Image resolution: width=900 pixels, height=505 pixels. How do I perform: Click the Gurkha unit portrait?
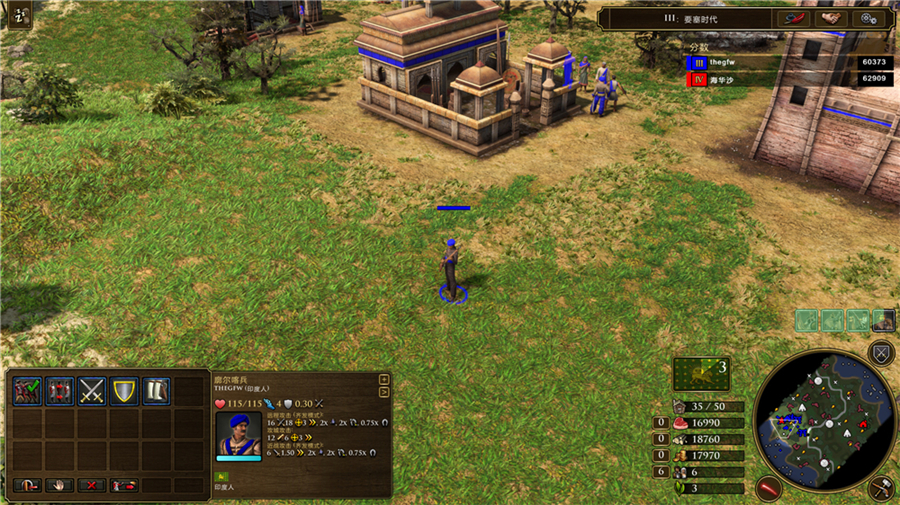238,433
